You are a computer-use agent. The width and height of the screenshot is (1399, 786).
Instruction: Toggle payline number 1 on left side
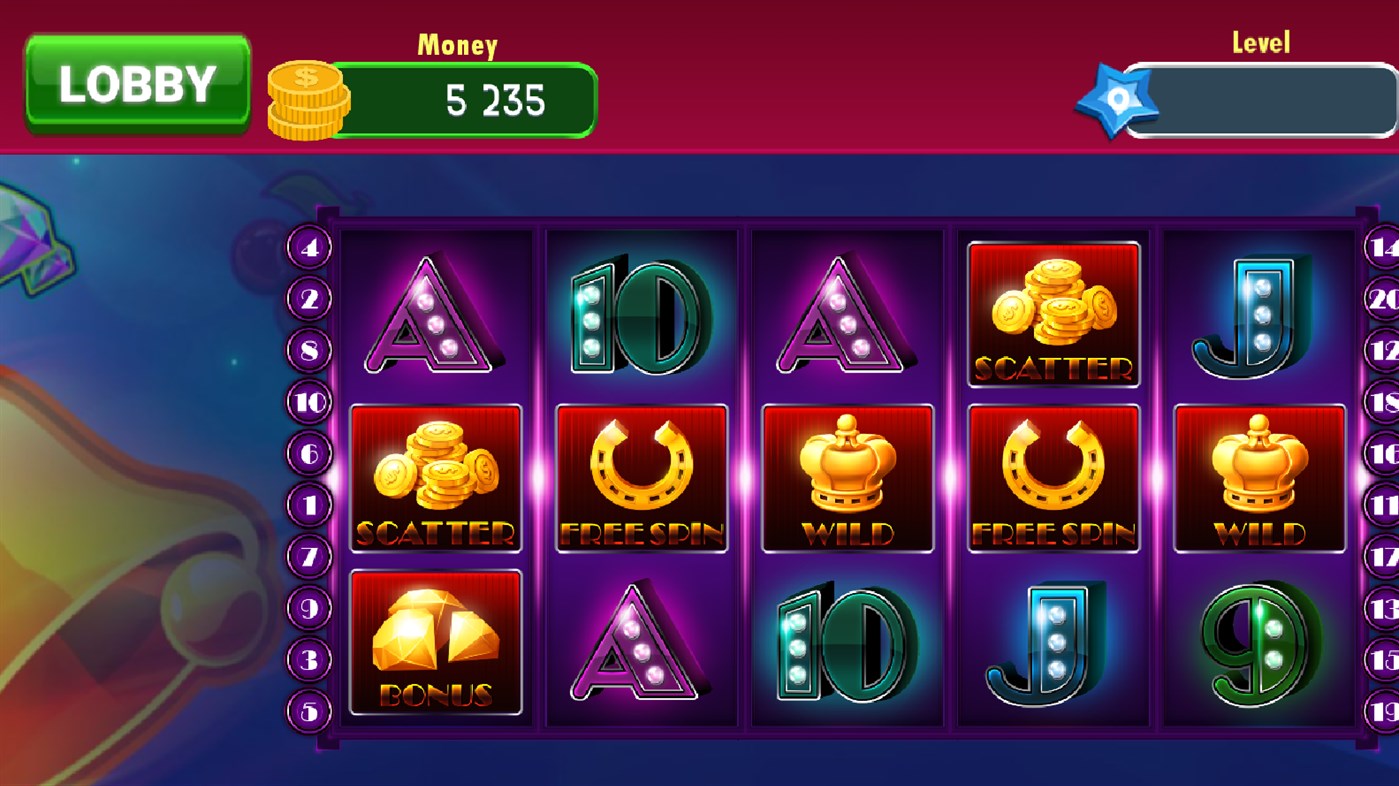tap(311, 504)
